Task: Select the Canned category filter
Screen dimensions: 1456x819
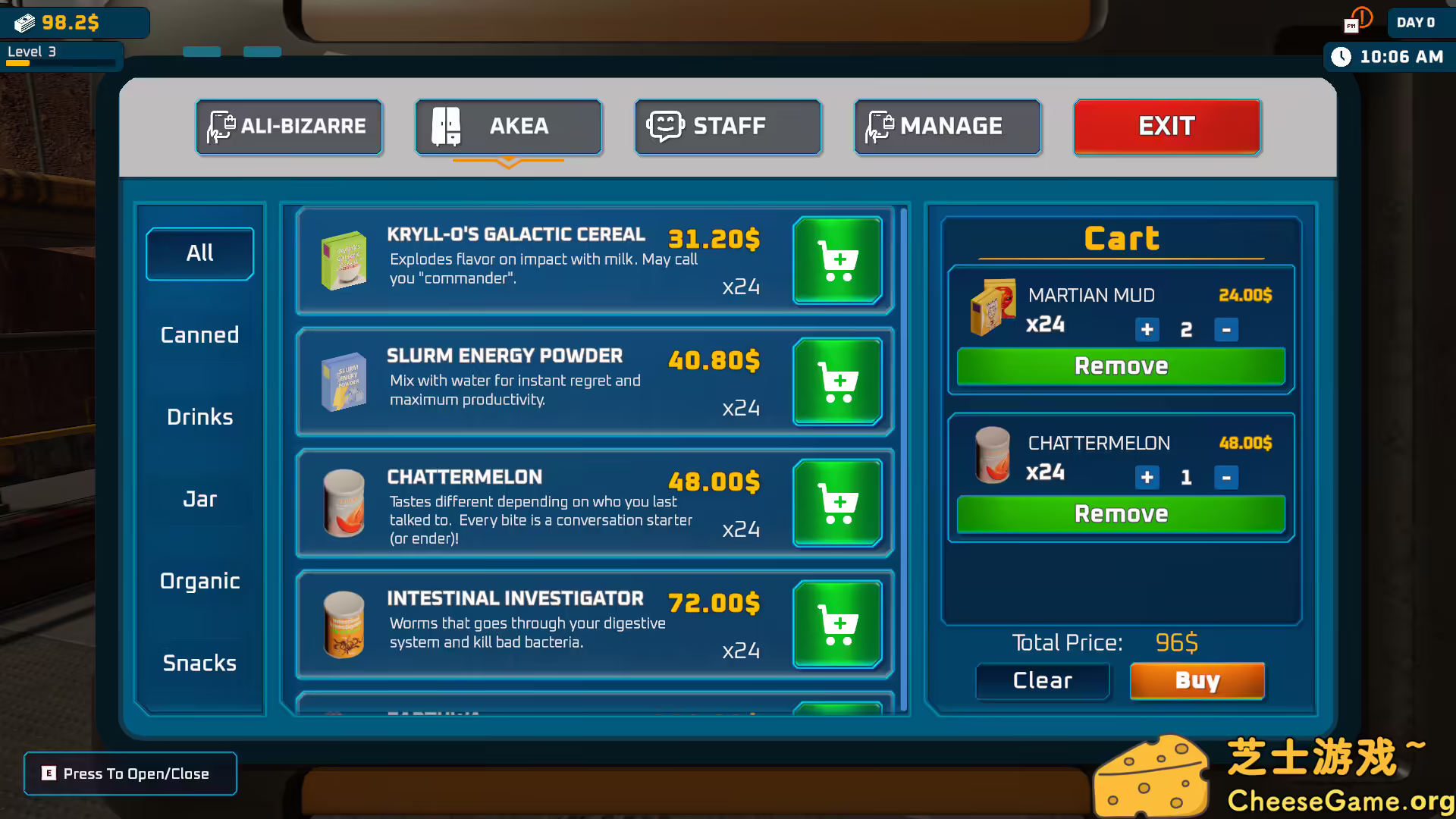Action: click(199, 334)
